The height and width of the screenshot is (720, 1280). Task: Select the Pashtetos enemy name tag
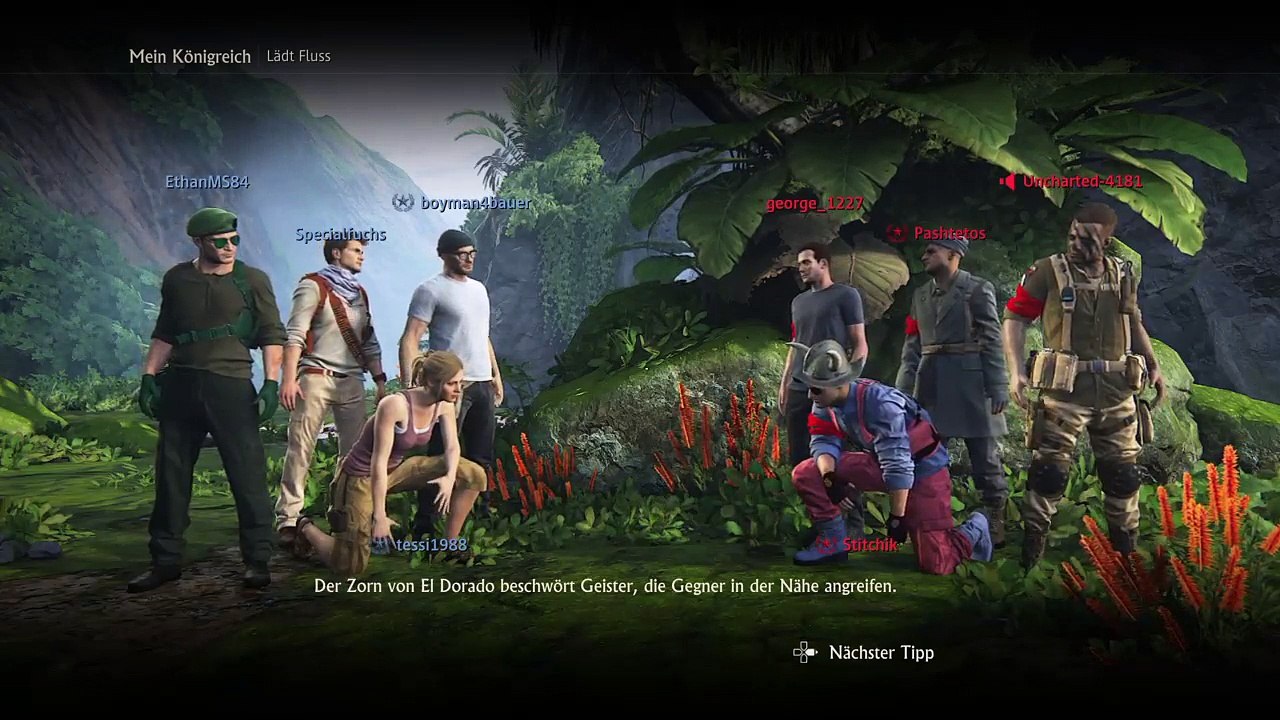click(x=949, y=233)
